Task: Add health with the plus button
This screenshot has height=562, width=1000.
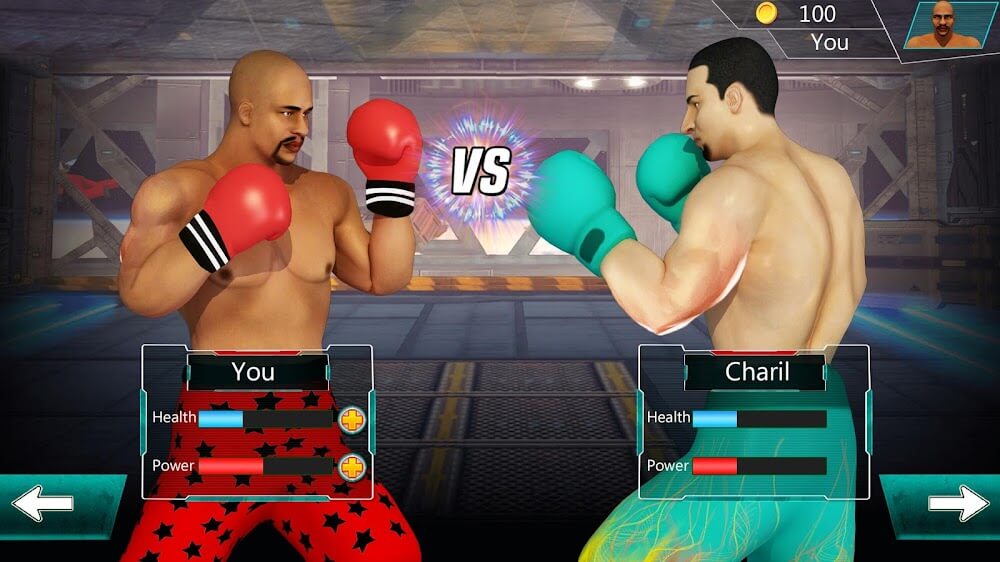Action: point(352,420)
